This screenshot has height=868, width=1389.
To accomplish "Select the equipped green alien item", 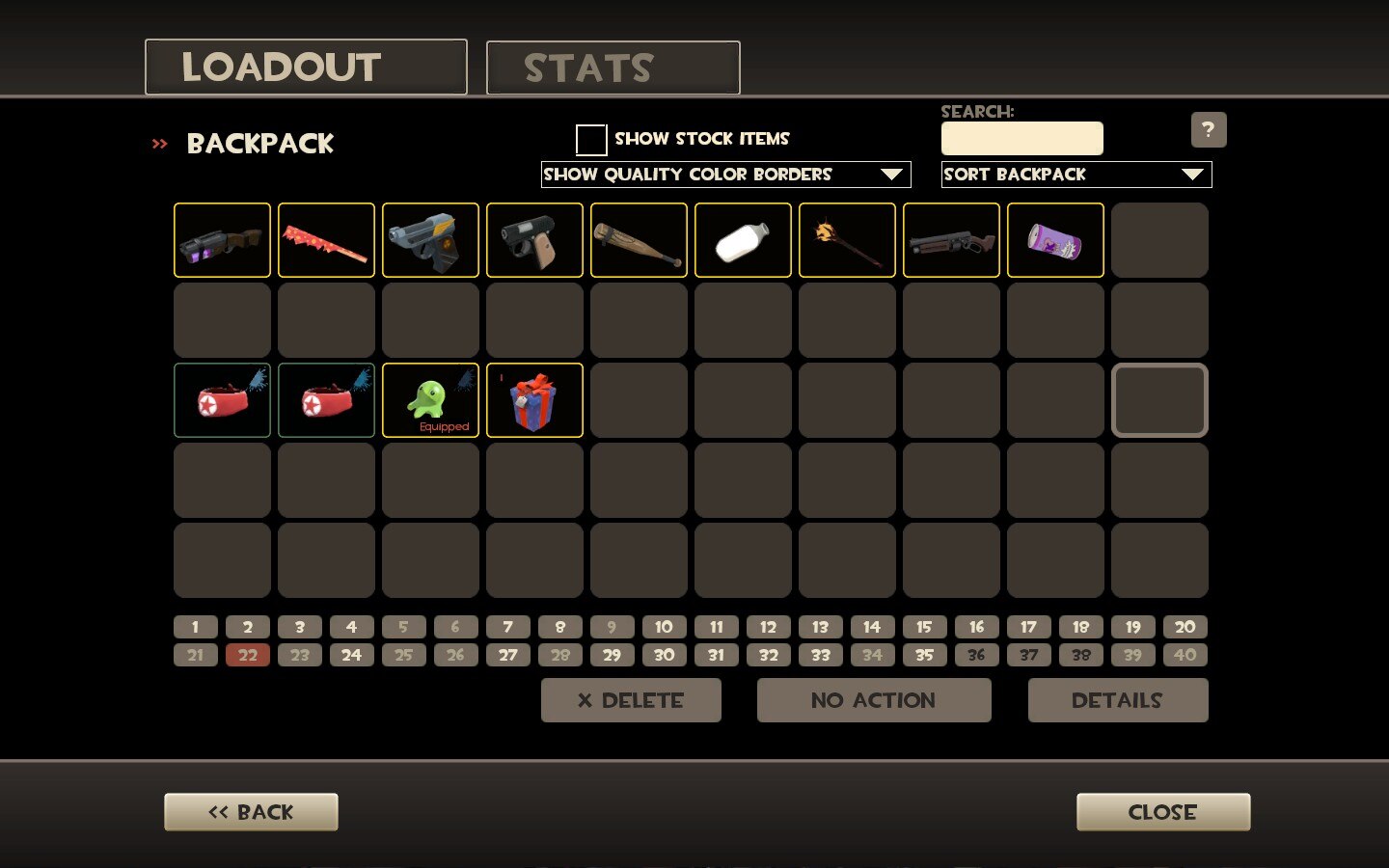I will click(x=430, y=400).
